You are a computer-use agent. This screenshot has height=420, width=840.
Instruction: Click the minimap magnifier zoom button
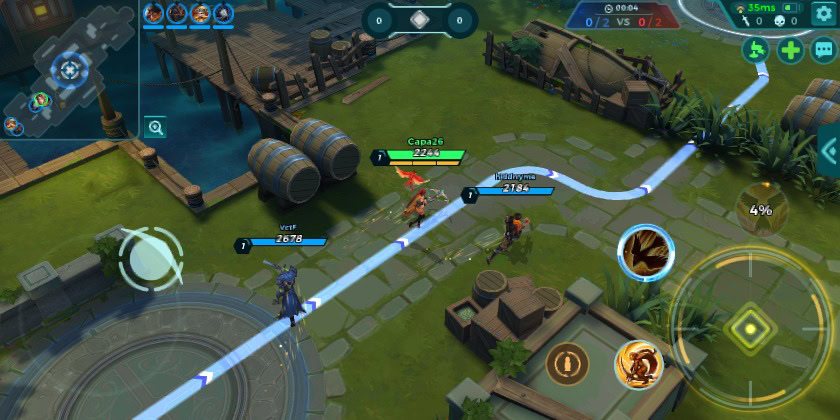tap(155, 127)
